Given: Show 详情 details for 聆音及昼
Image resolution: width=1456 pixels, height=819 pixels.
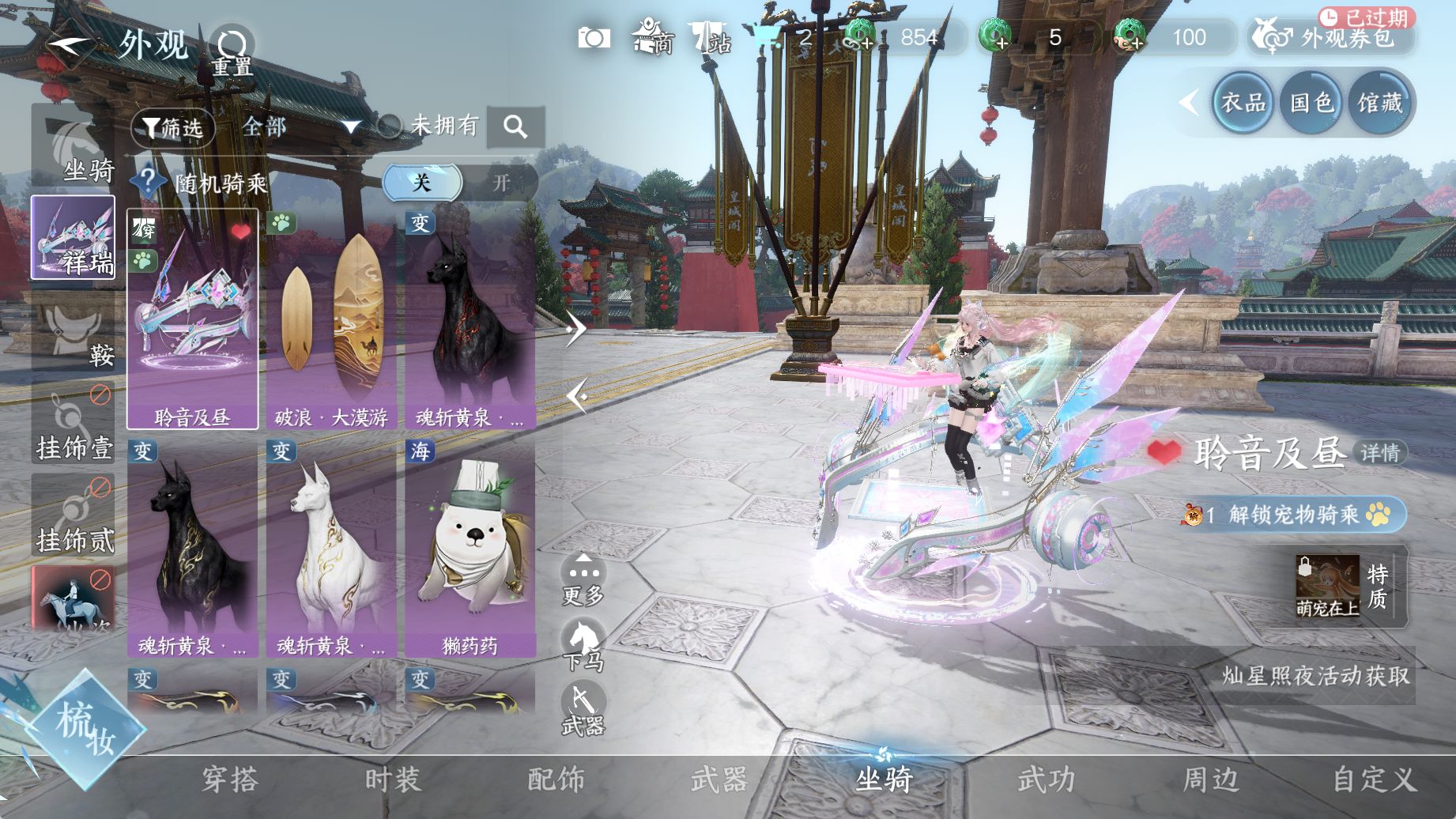Looking at the screenshot, I should [1380, 453].
